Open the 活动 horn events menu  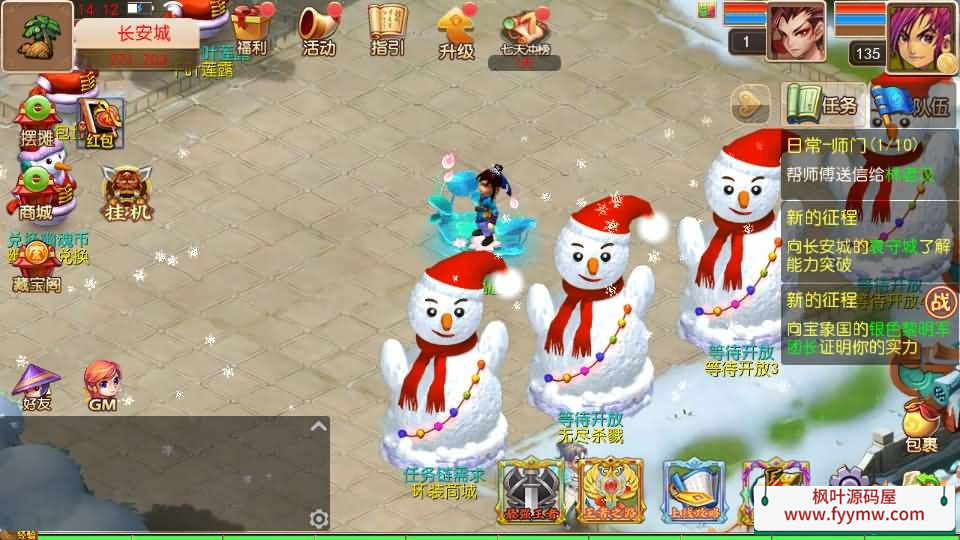[319, 28]
